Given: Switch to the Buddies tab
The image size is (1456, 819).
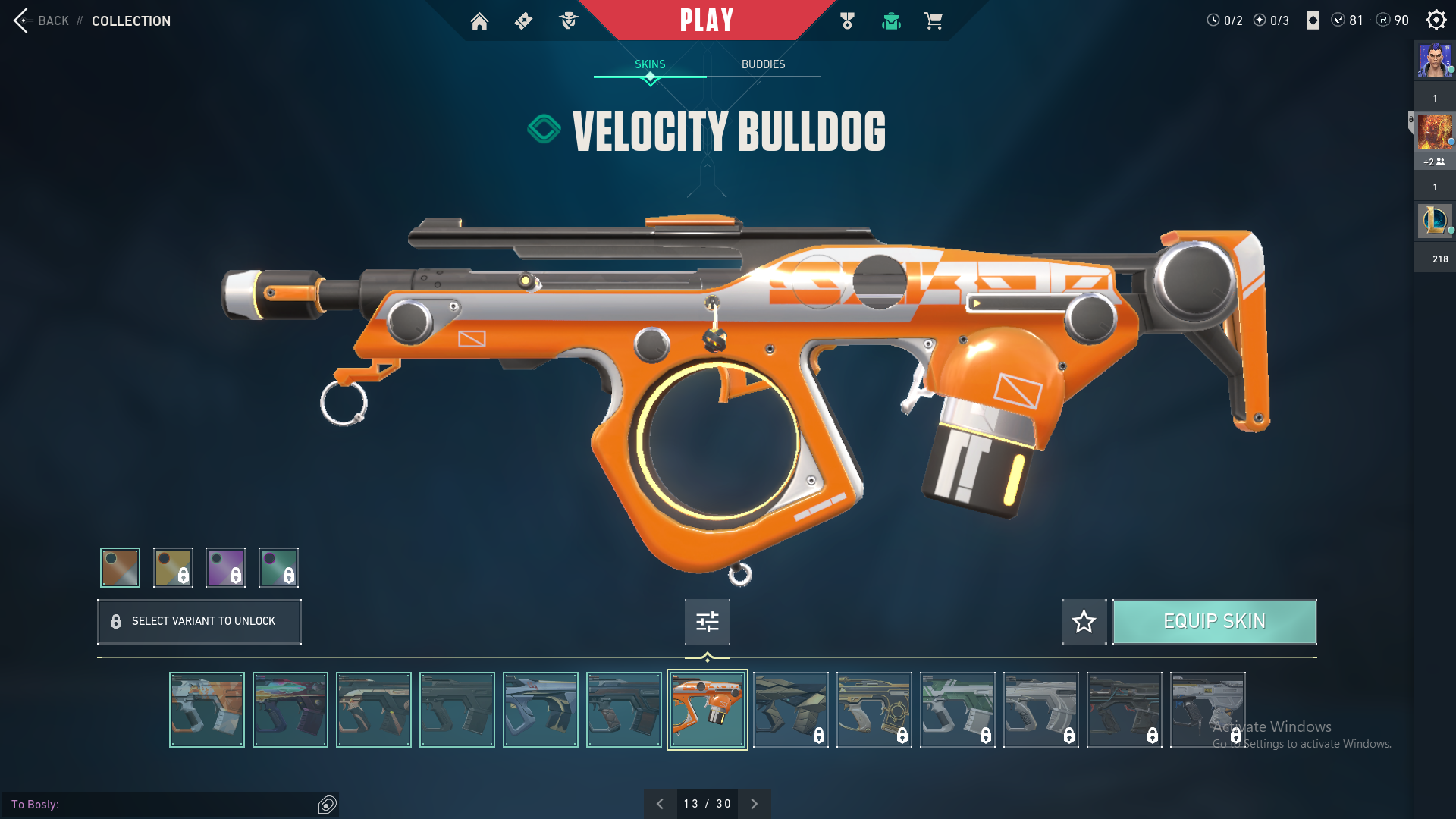Looking at the screenshot, I should pyautogui.click(x=763, y=64).
